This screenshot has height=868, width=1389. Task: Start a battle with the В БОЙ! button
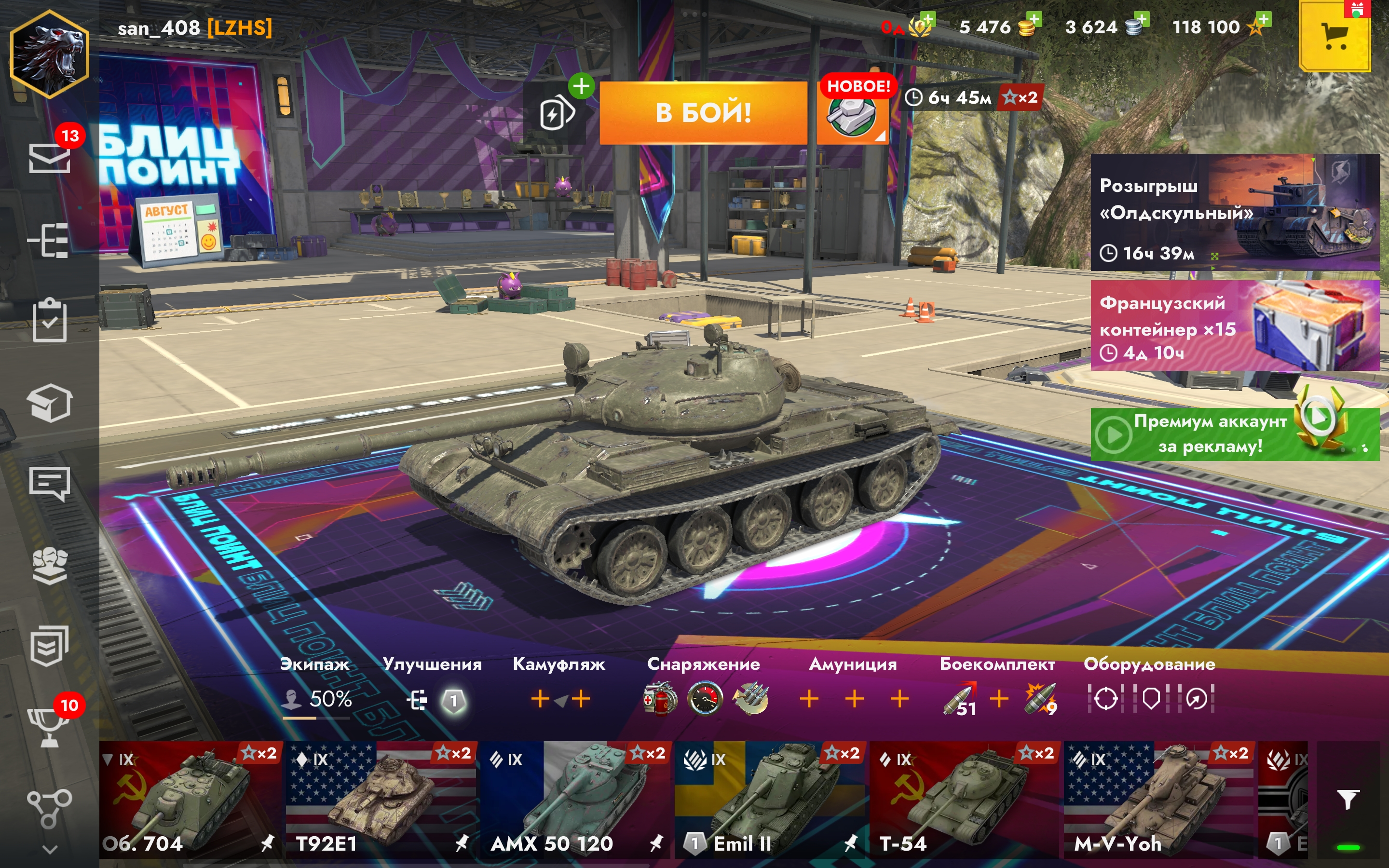tap(703, 112)
